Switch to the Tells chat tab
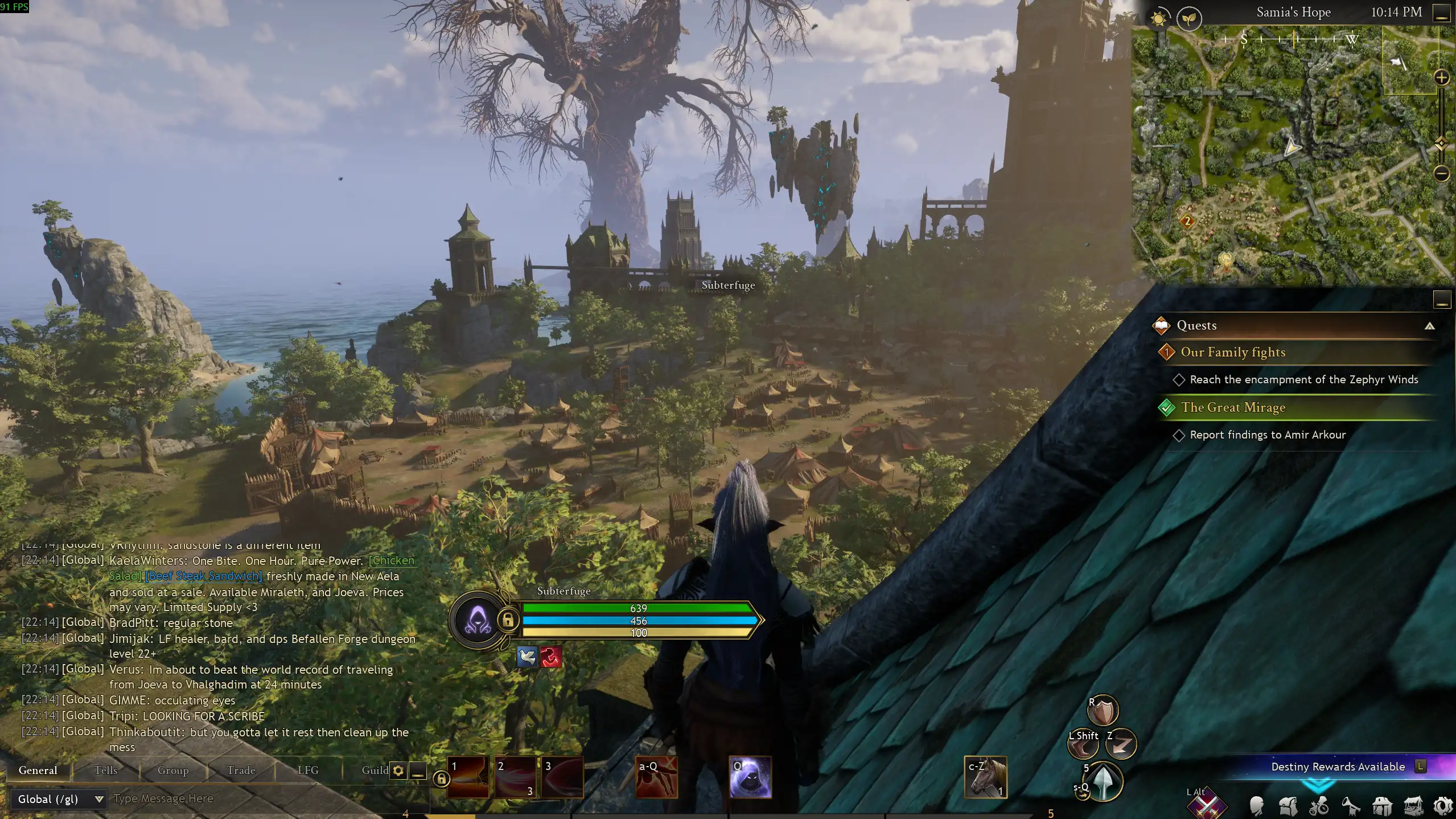The image size is (1456, 819). pos(105,770)
